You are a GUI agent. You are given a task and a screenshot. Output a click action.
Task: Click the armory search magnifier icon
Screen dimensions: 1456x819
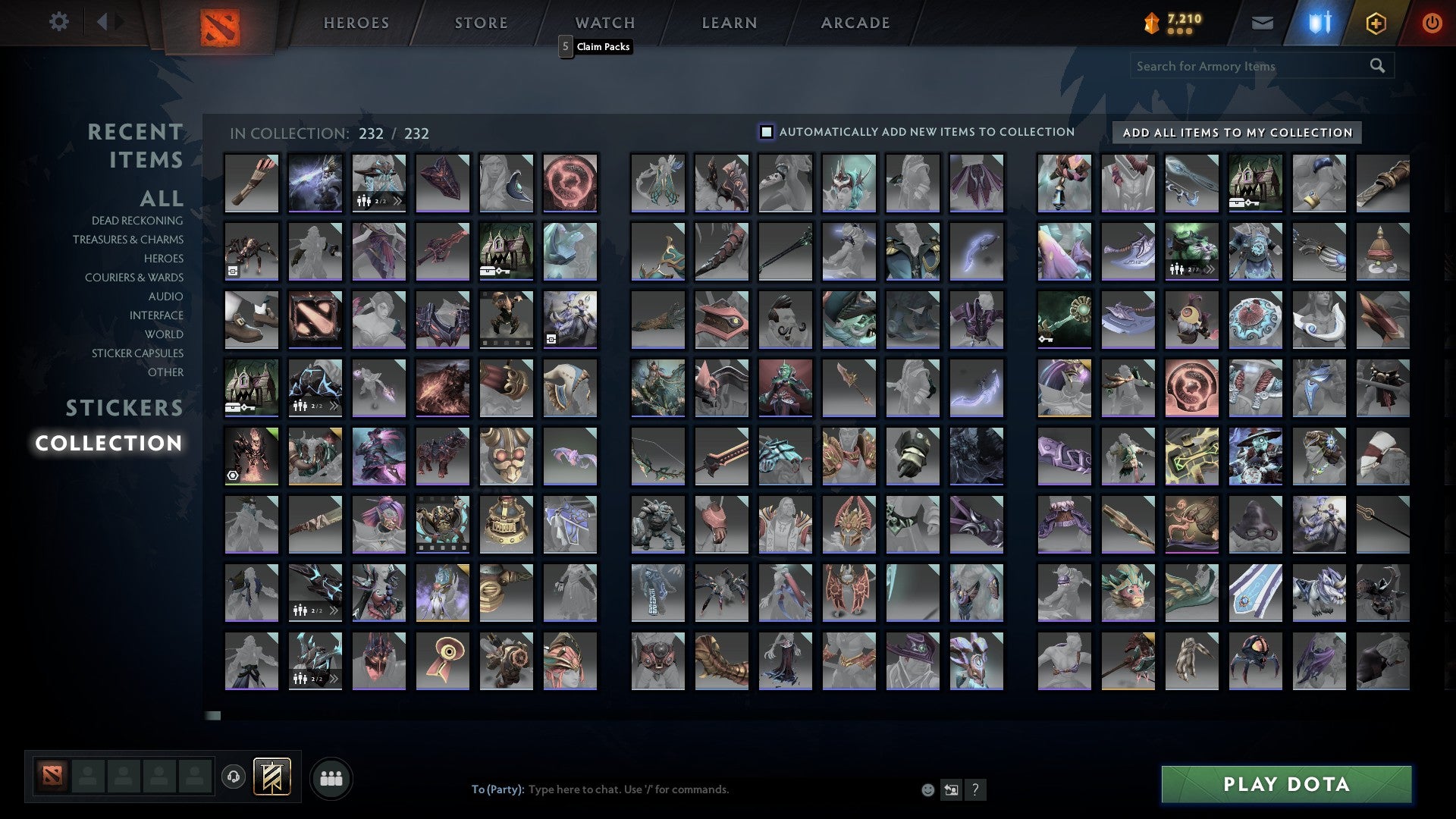pyautogui.click(x=1378, y=65)
